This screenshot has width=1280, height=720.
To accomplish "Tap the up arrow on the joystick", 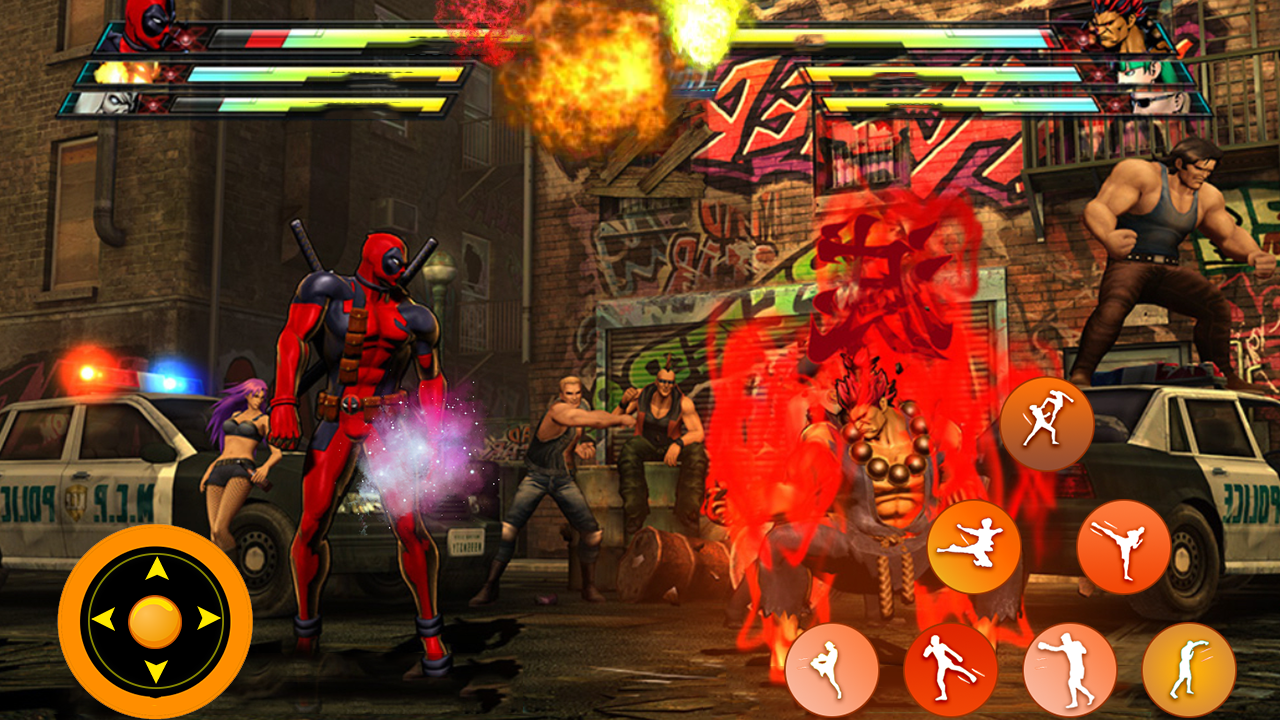I will (155, 570).
